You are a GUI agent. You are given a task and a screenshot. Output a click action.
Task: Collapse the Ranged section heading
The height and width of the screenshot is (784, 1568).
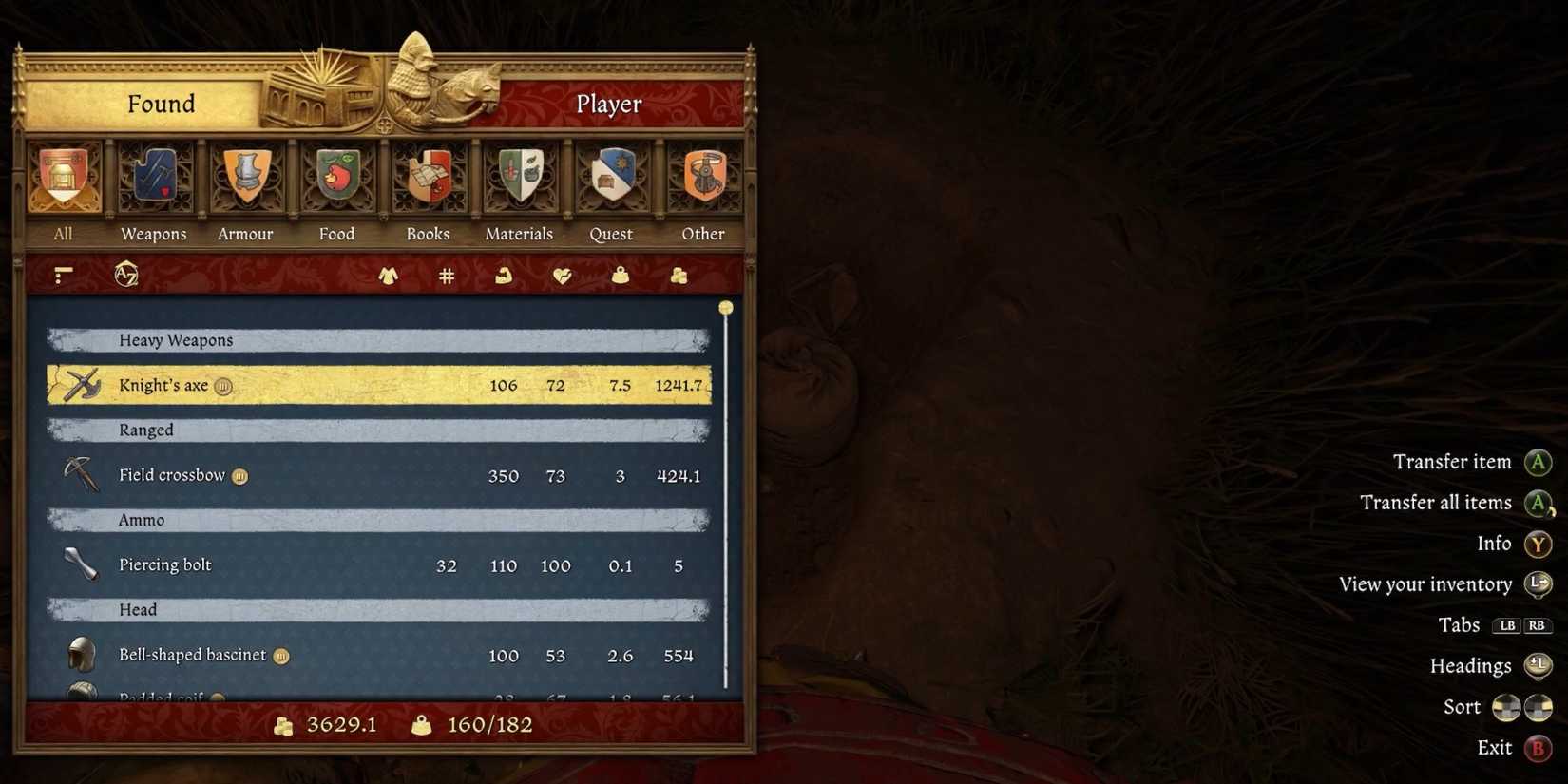point(380,430)
